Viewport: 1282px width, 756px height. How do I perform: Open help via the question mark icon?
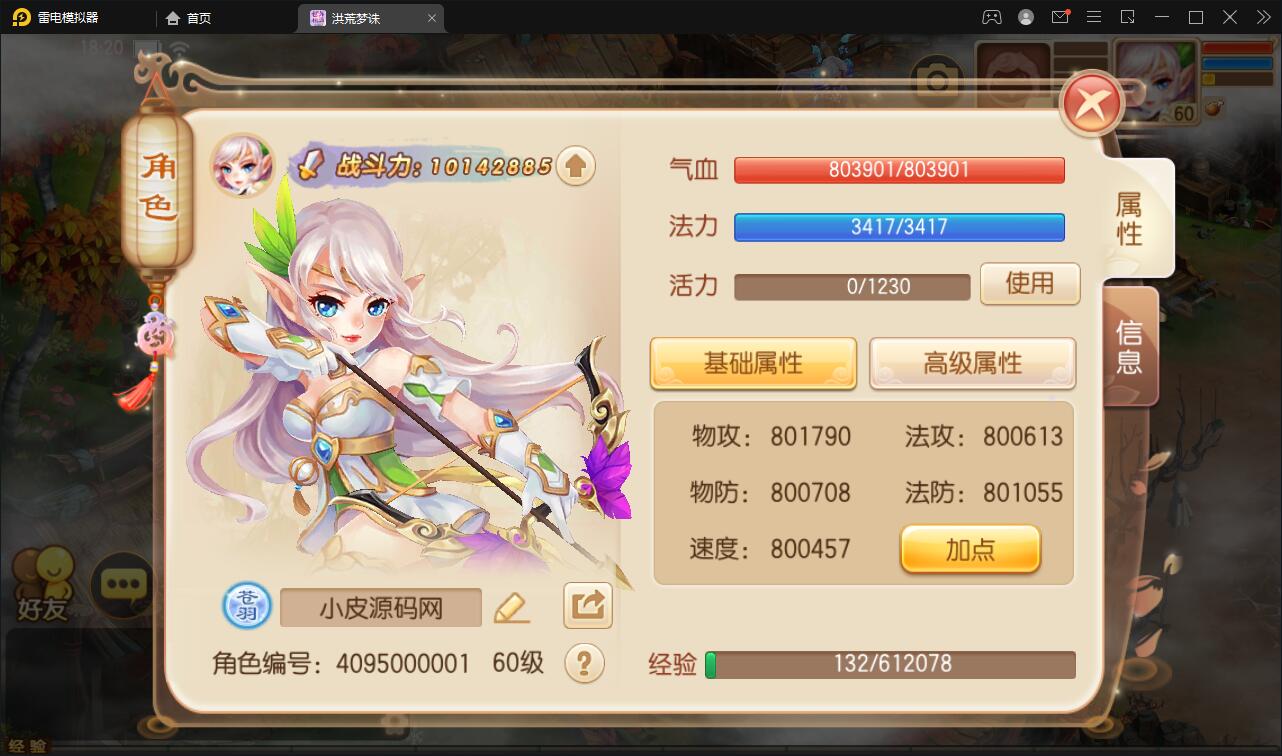tap(586, 664)
